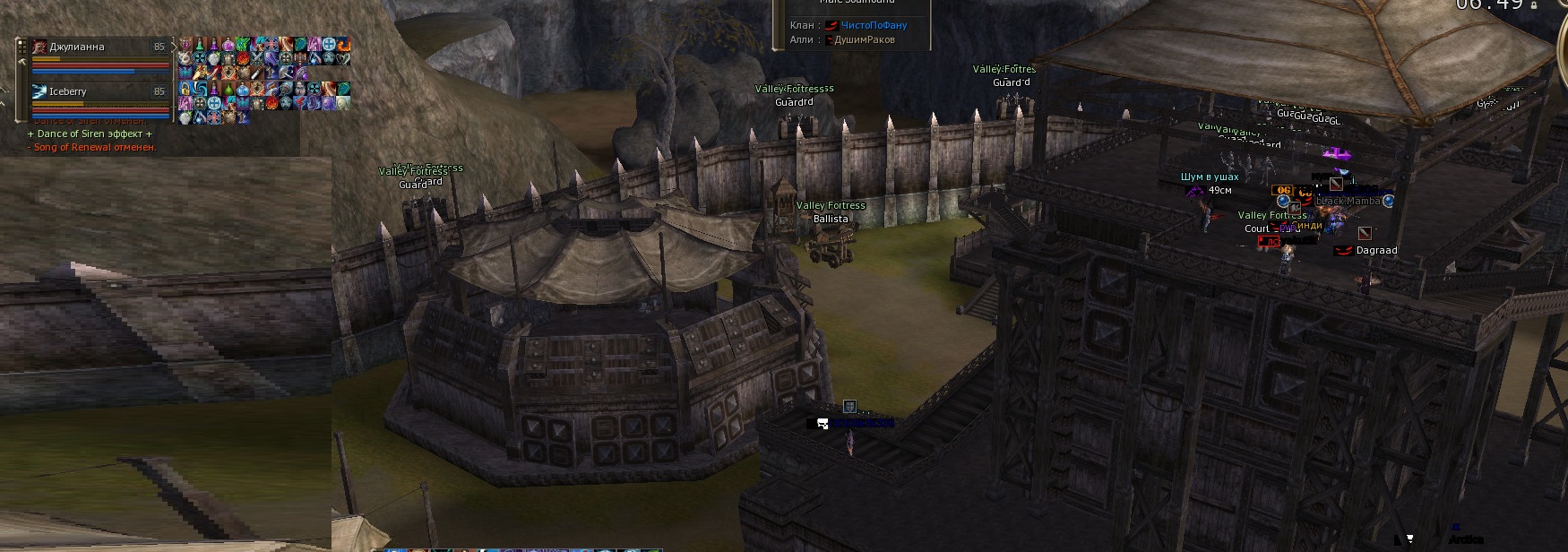Select party member Iceberry
Image resolution: width=1568 pixels, height=552 pixels.
(68, 91)
